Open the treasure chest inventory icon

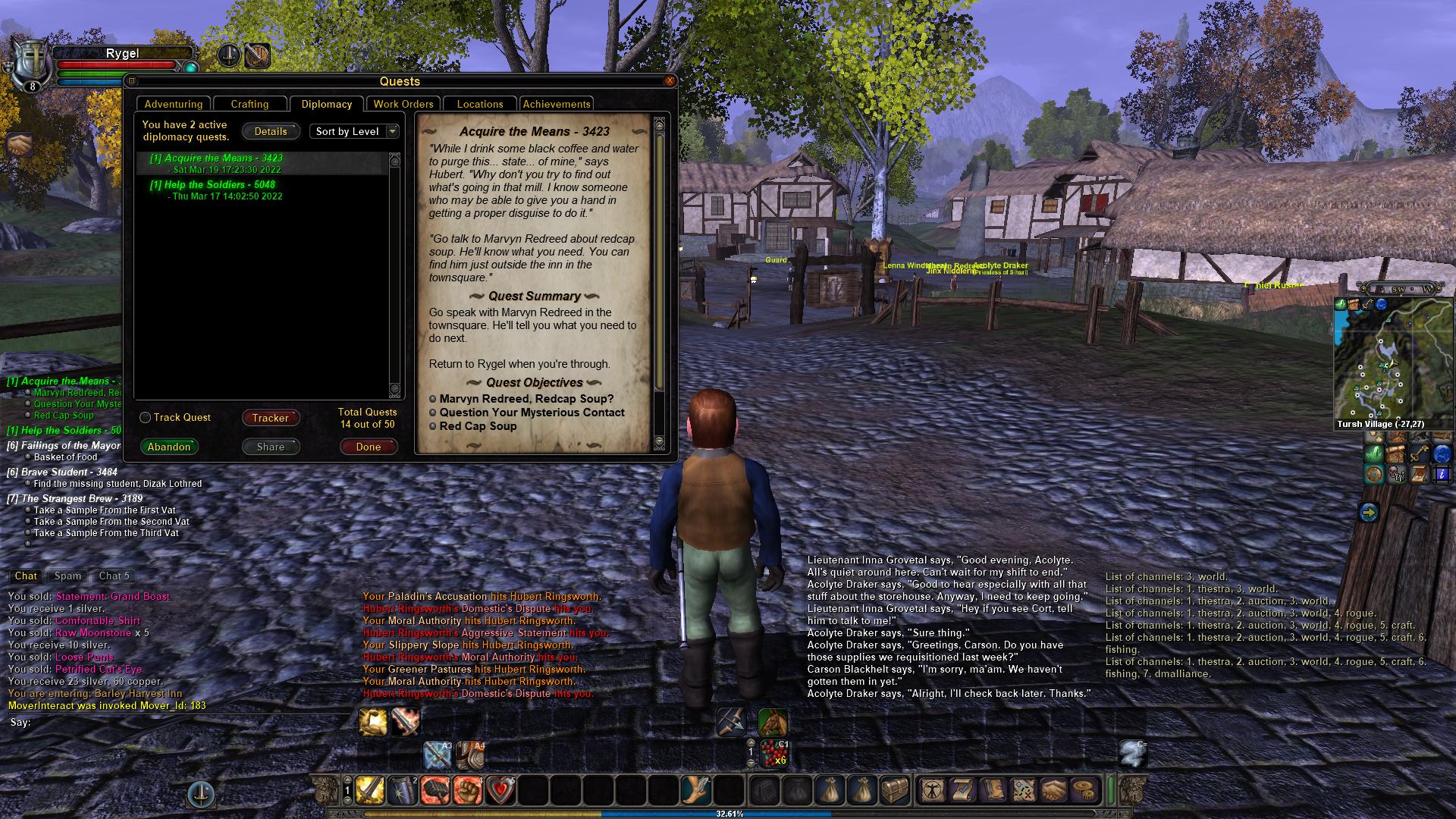click(x=894, y=790)
